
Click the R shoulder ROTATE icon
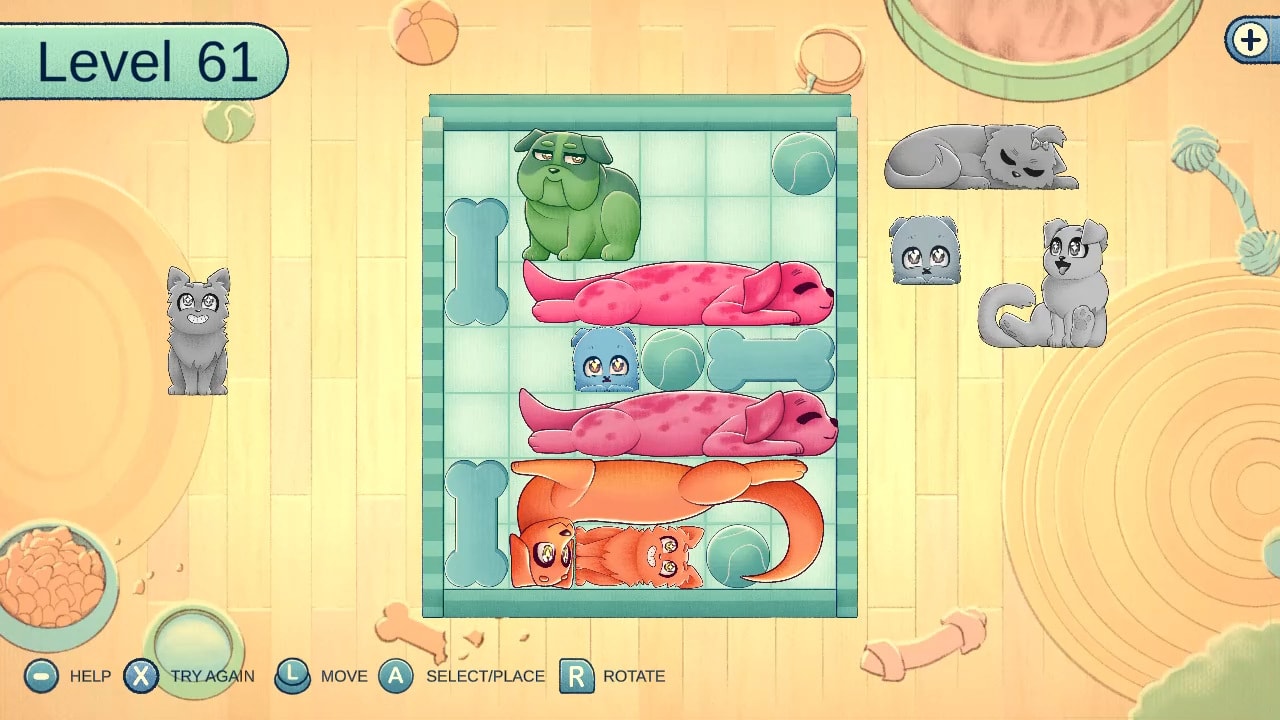[x=573, y=676]
